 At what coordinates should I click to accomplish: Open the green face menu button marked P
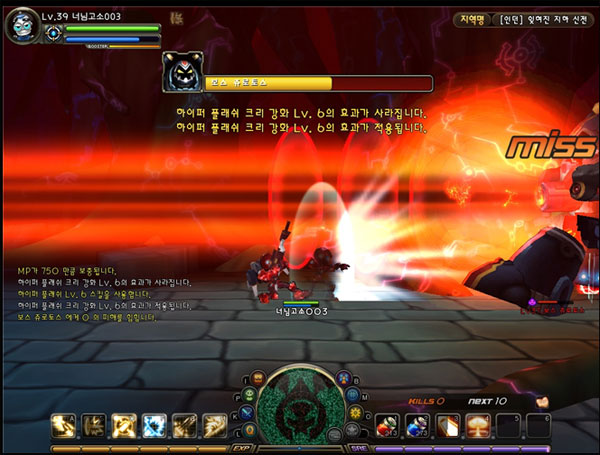pos(249,396)
